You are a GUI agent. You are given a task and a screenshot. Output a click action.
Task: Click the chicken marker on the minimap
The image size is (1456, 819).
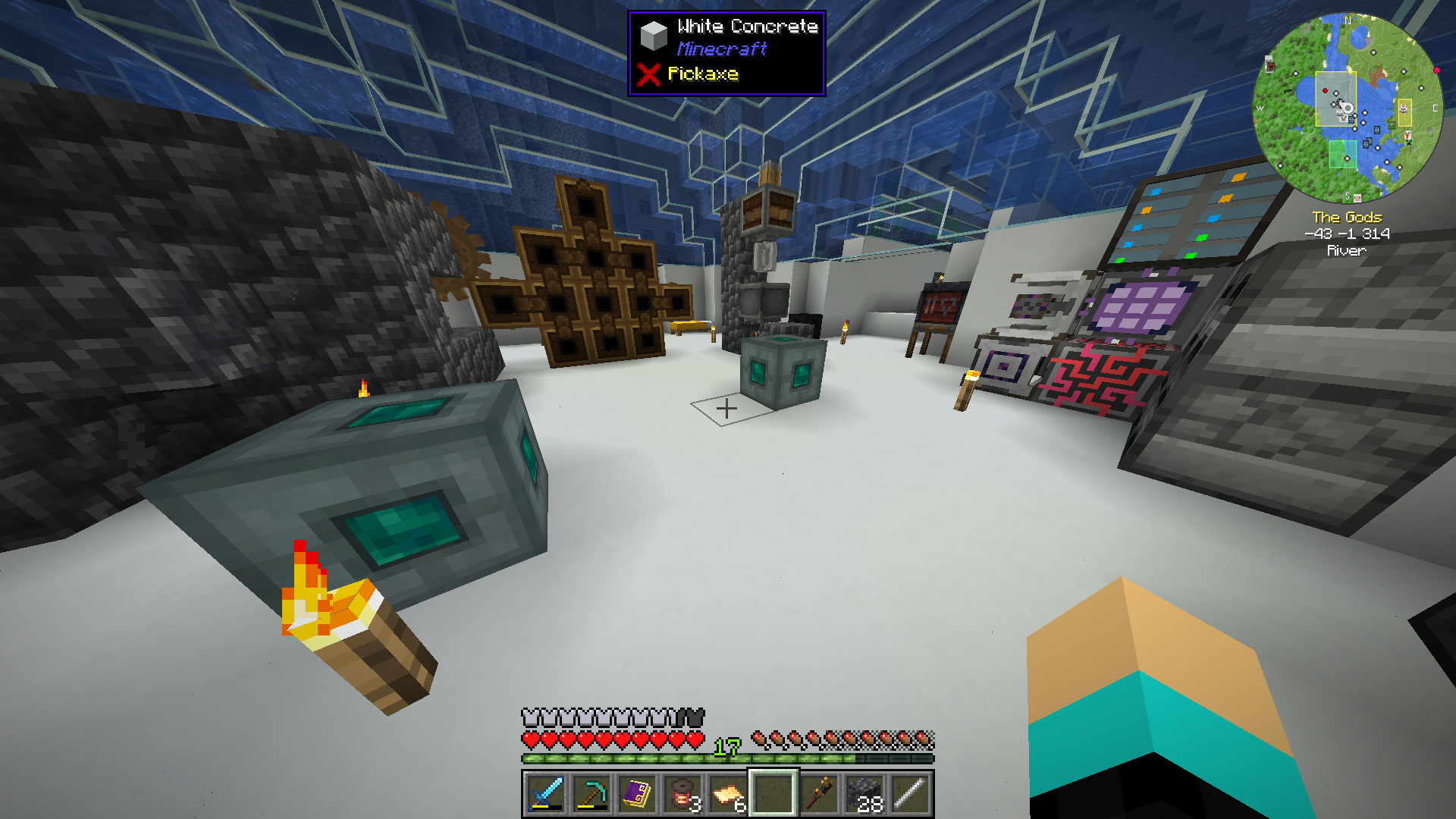[1408, 134]
